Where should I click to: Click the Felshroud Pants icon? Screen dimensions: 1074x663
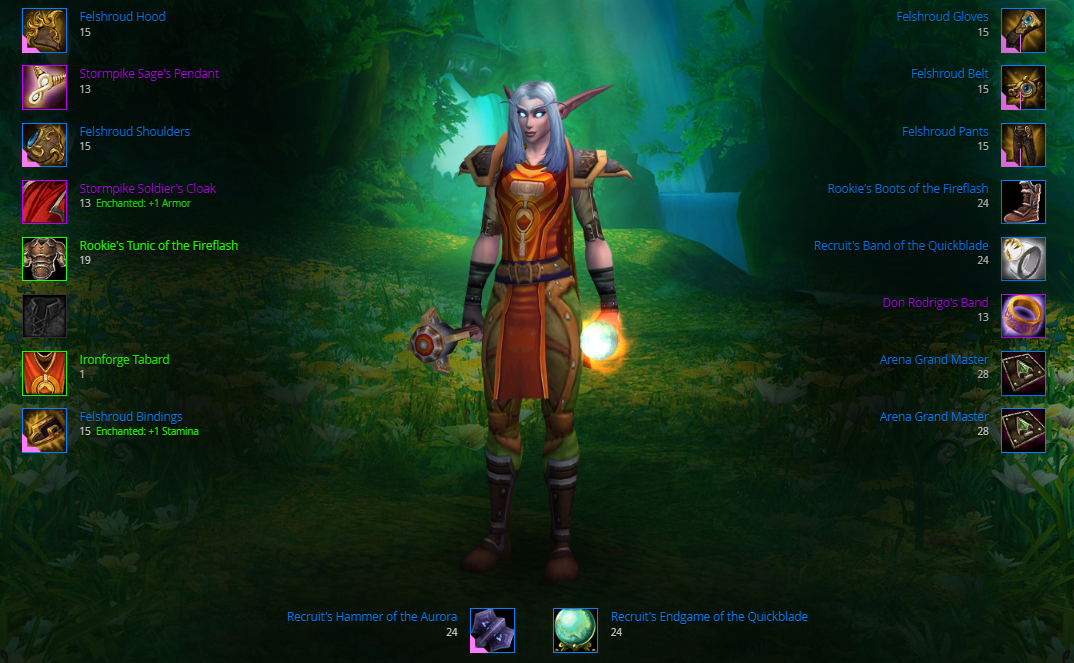pos(1023,145)
